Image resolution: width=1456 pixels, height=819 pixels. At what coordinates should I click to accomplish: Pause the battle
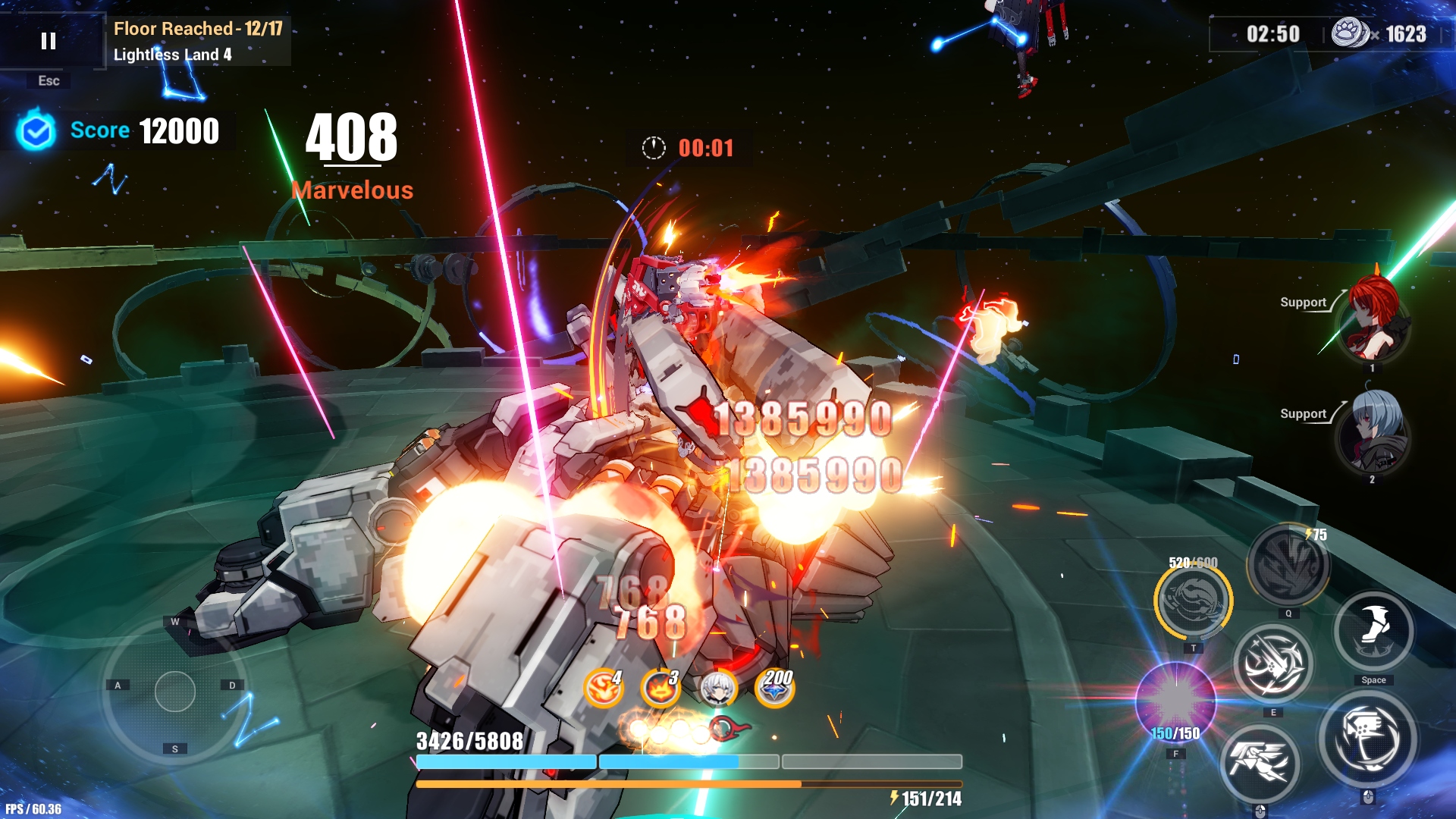pyautogui.click(x=49, y=41)
